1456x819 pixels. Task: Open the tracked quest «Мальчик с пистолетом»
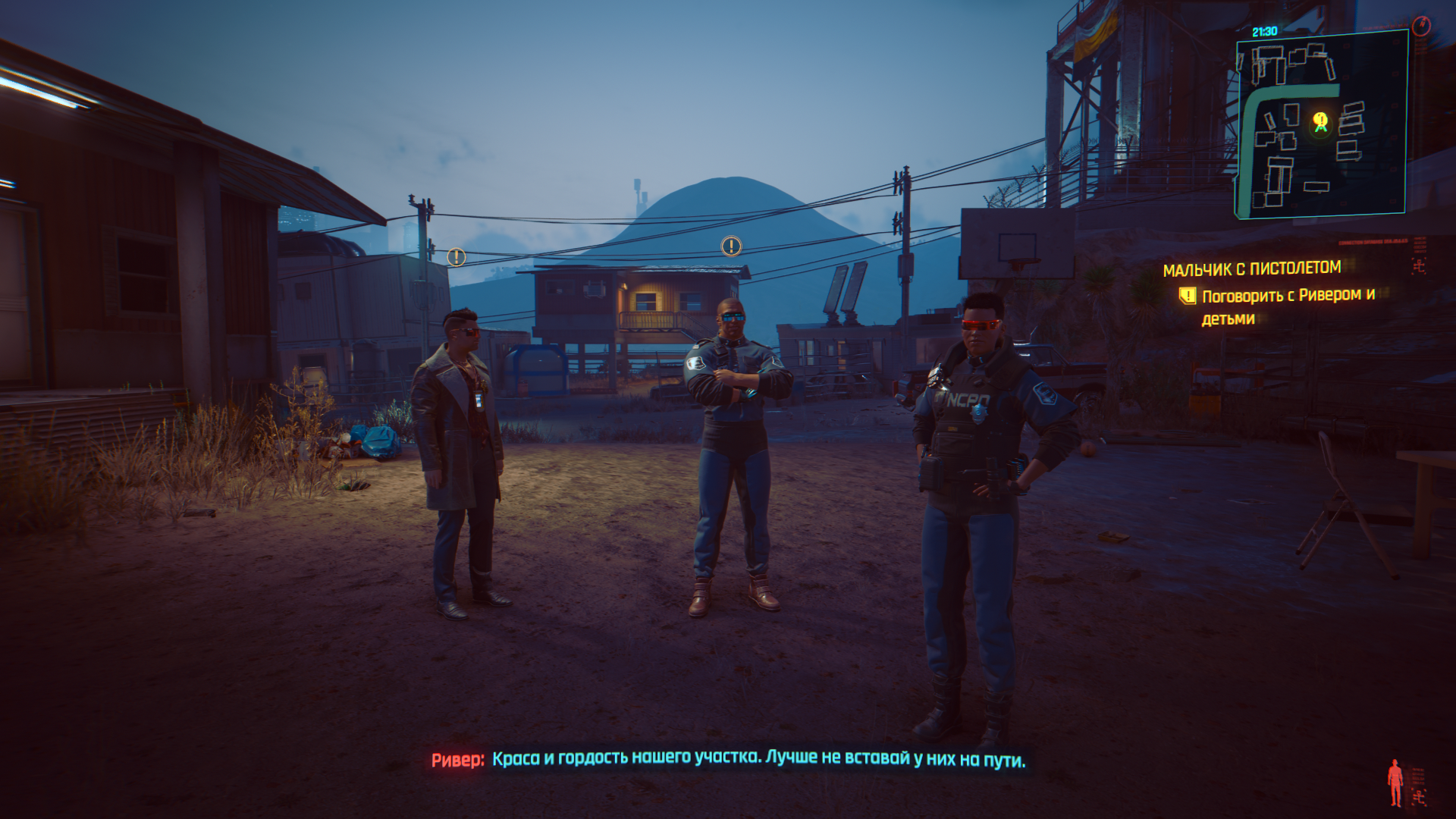tap(1251, 268)
